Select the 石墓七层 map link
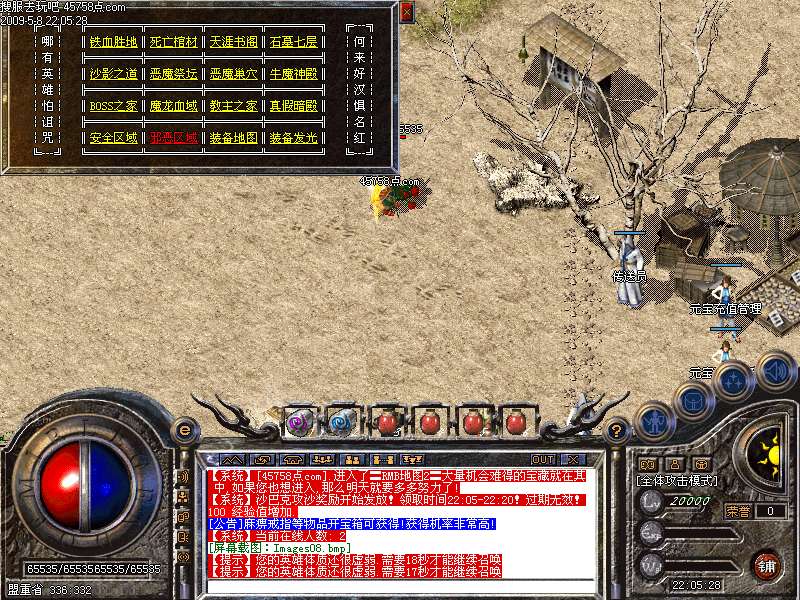The image size is (800, 600). 293,42
